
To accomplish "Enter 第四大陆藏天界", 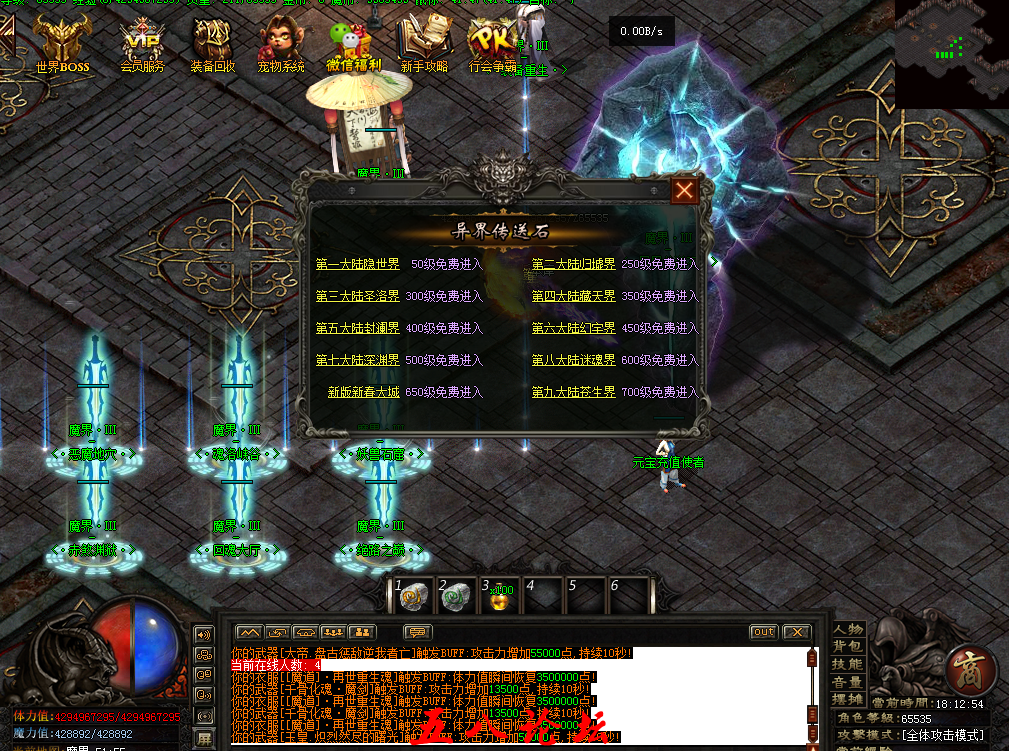I will point(573,296).
